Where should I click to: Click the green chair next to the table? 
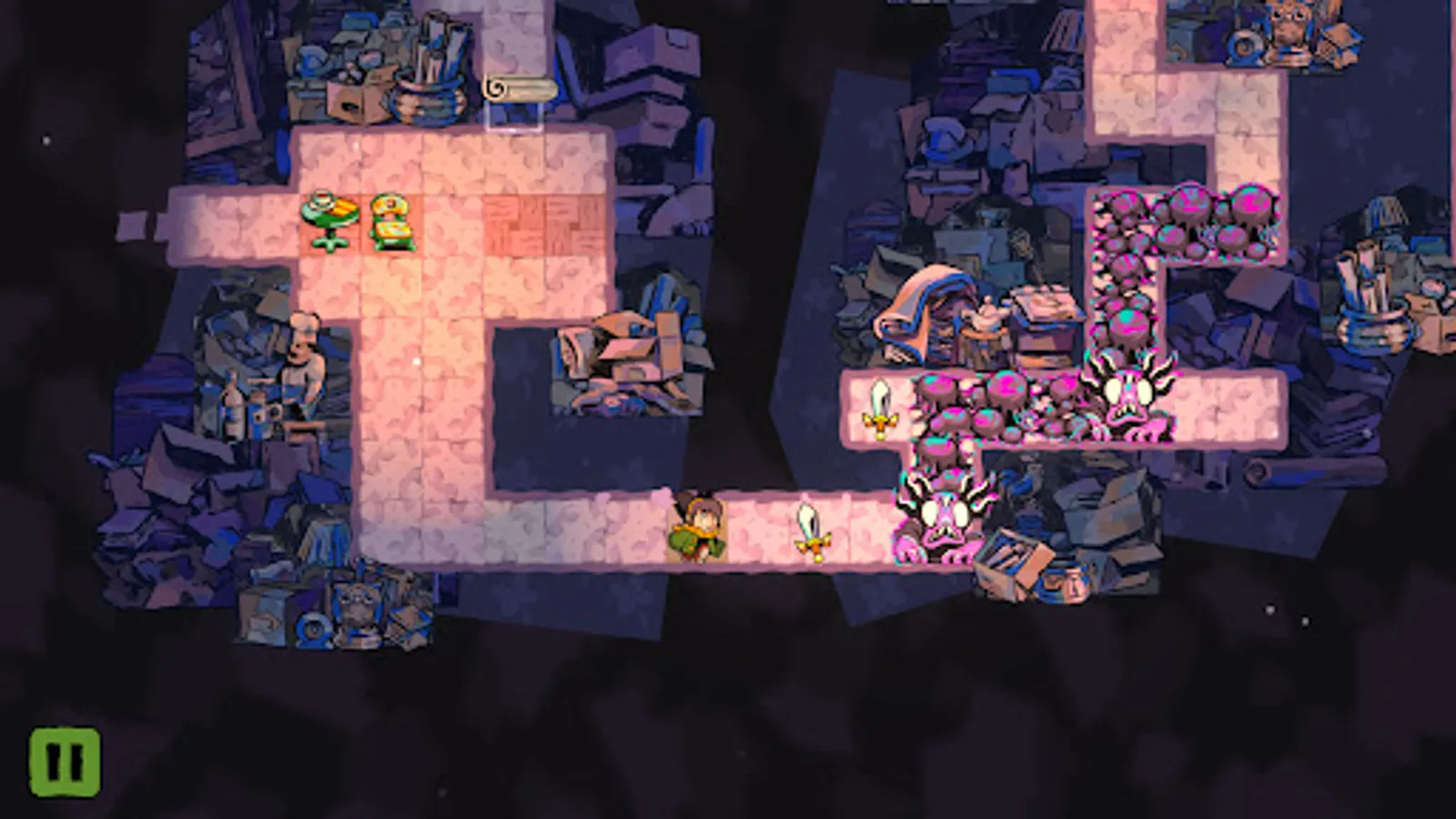click(389, 220)
